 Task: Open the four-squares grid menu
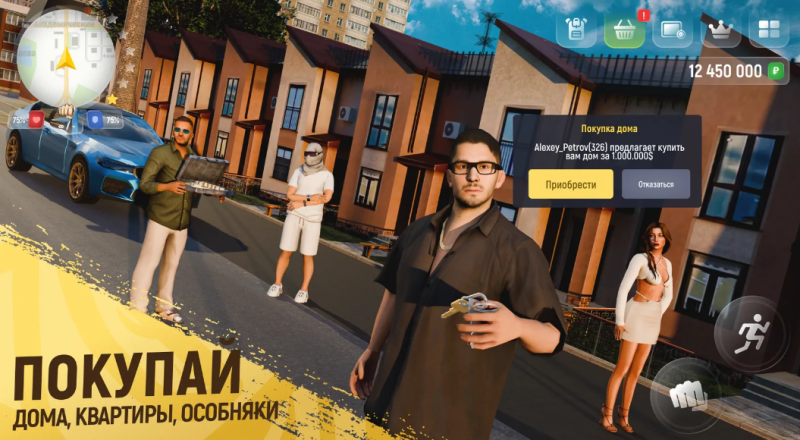point(768,30)
